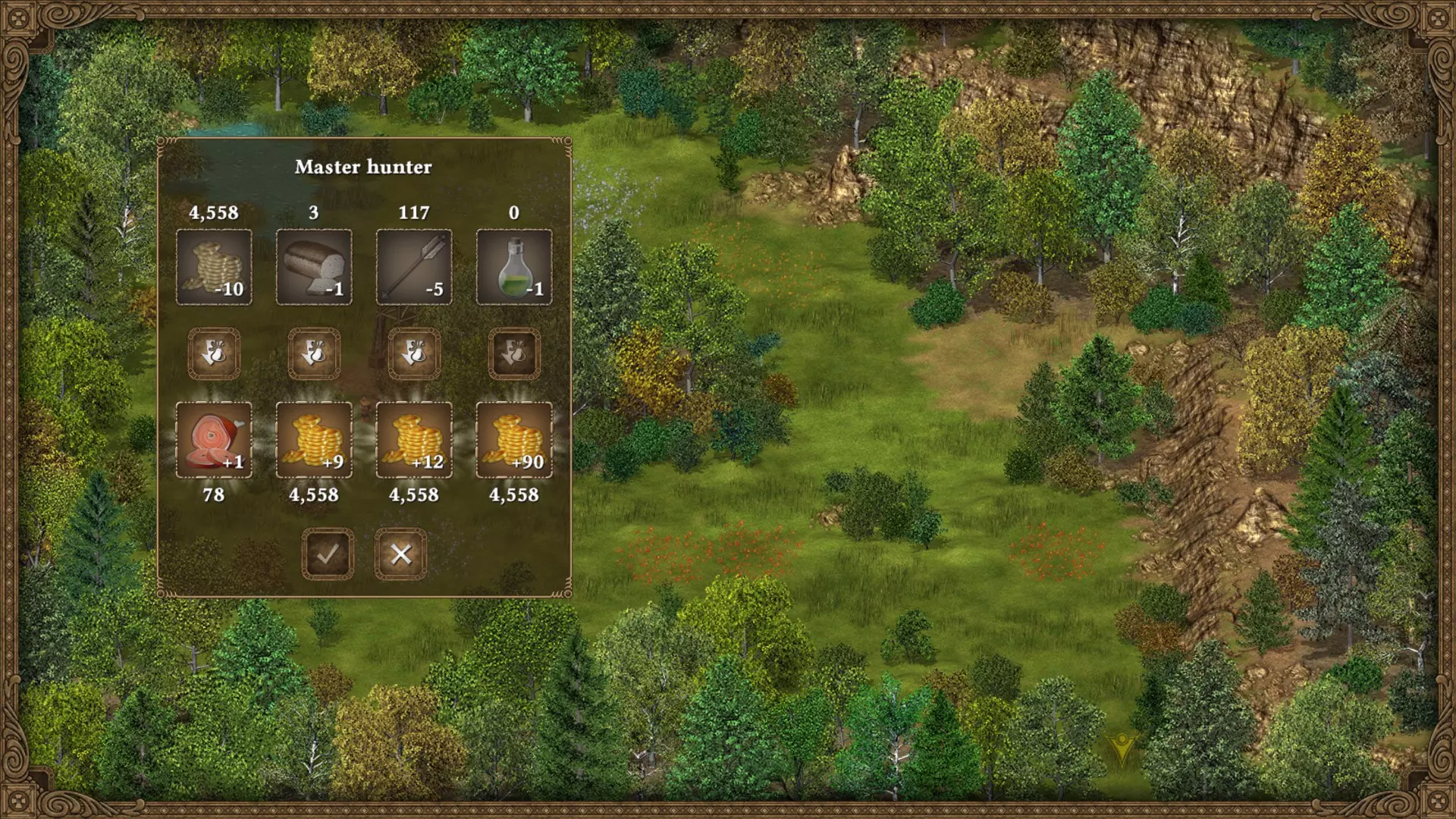The height and width of the screenshot is (819, 1456).
Task: Confirm the Master hunter trade with checkmark
Action: pyautogui.click(x=328, y=554)
